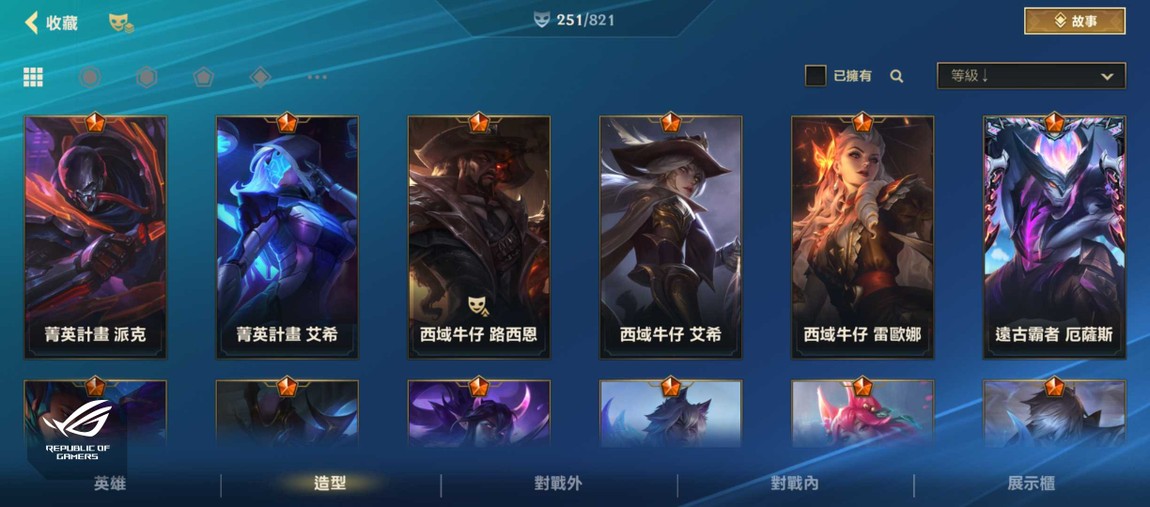Select the 遠古霸者 厄薩斯 skin card
Screen dimensions: 1150x507
tap(1054, 237)
